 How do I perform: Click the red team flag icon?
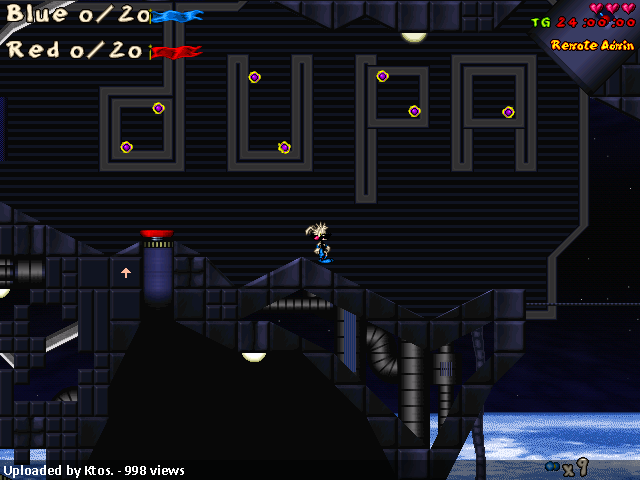[x=176, y=51]
